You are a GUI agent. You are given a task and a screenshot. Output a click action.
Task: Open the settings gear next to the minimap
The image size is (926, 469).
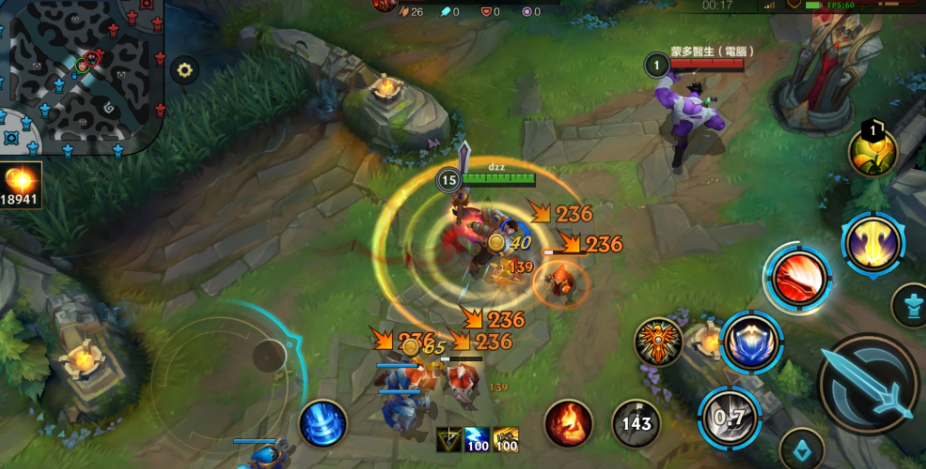[x=184, y=69]
